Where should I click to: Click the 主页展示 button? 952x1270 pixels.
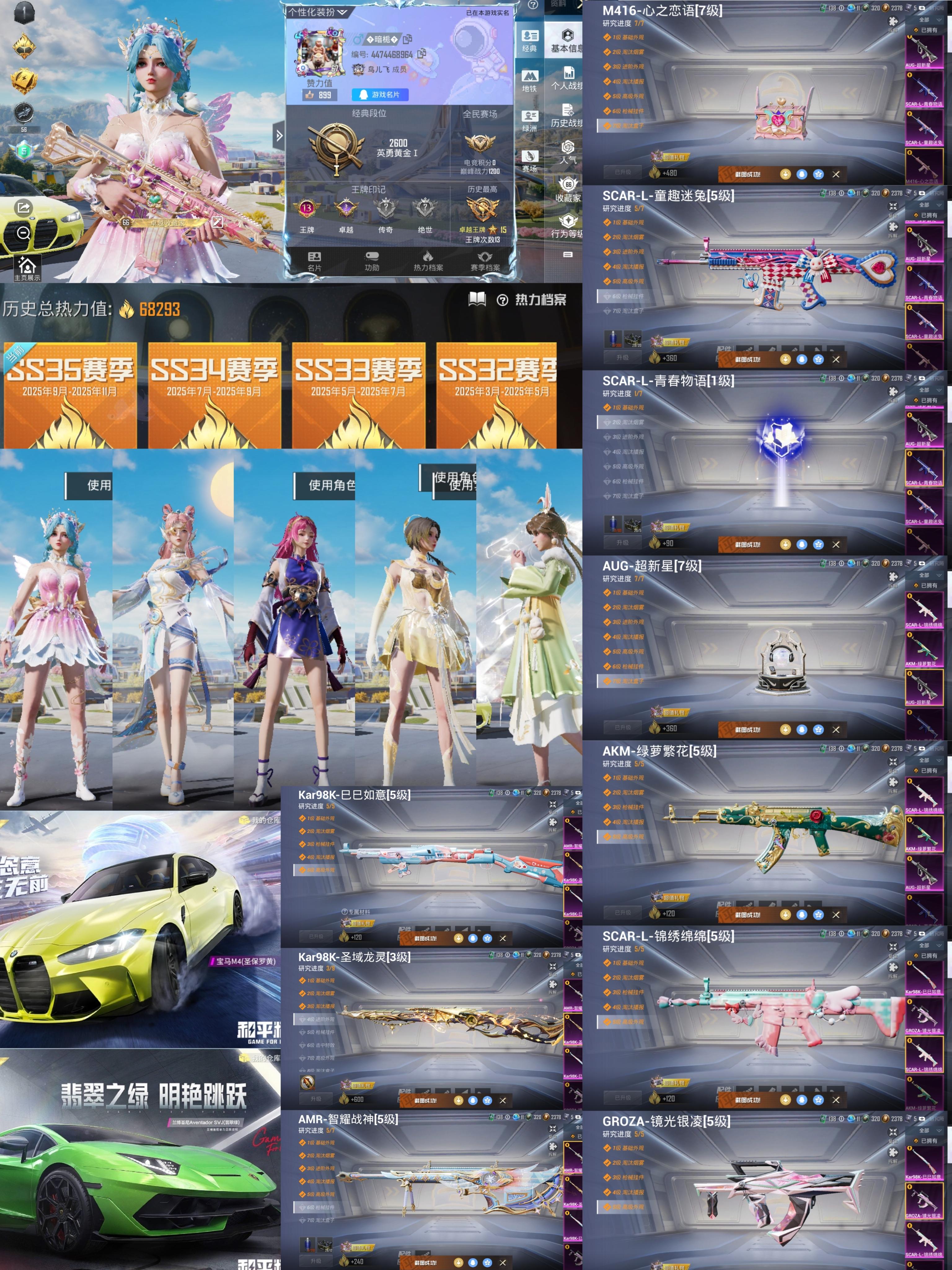(27, 269)
